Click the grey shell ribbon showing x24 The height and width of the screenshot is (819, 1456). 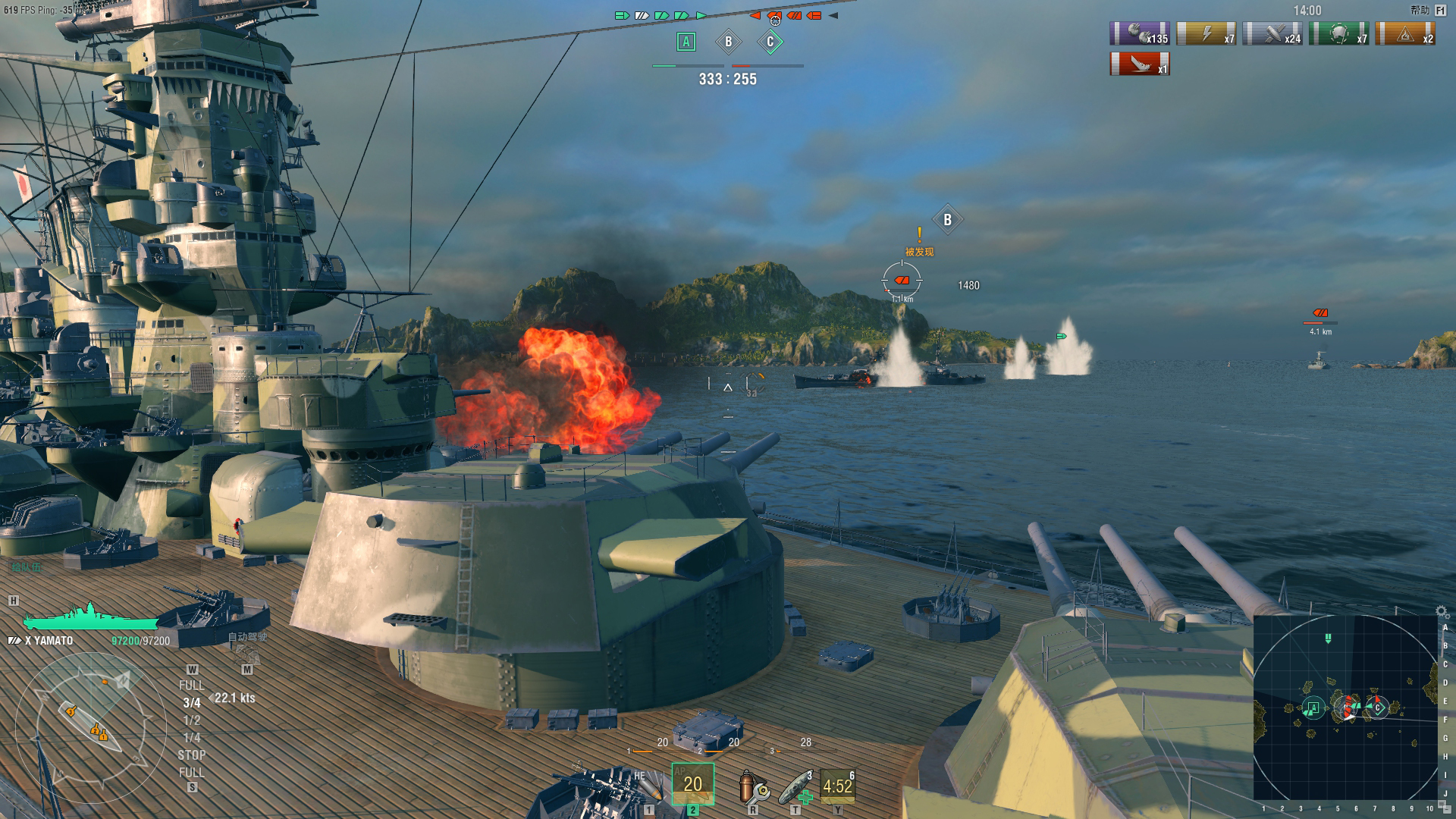pos(1272,34)
